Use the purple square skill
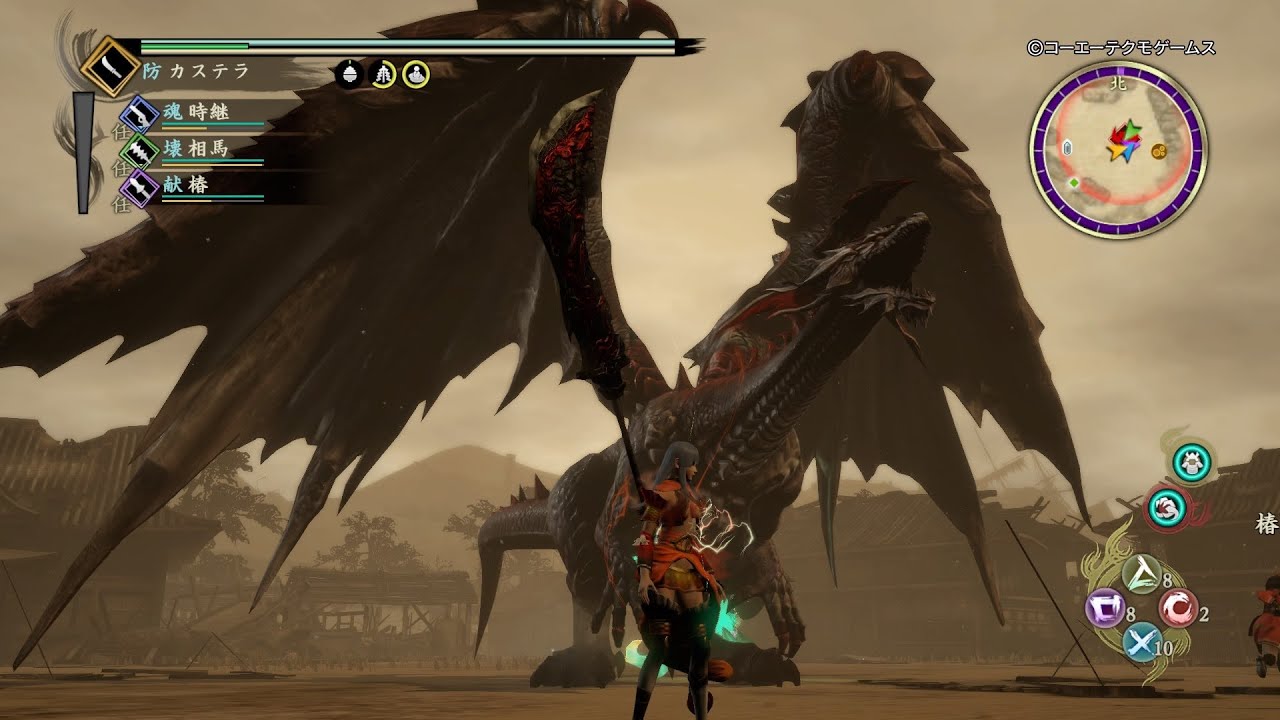Screen dimensions: 1280x720 point(1105,609)
